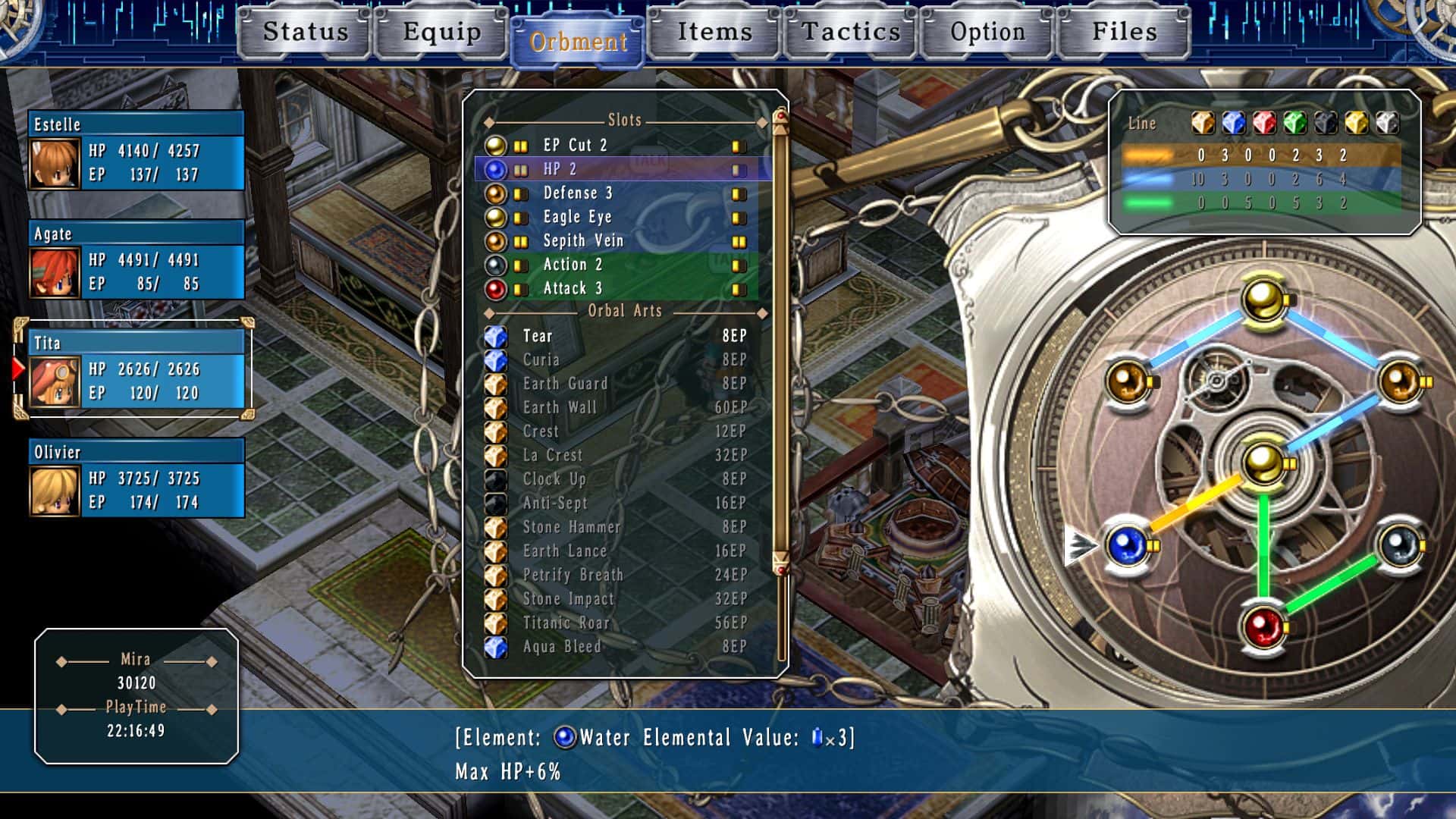Switch to the Files tab

[1122, 33]
